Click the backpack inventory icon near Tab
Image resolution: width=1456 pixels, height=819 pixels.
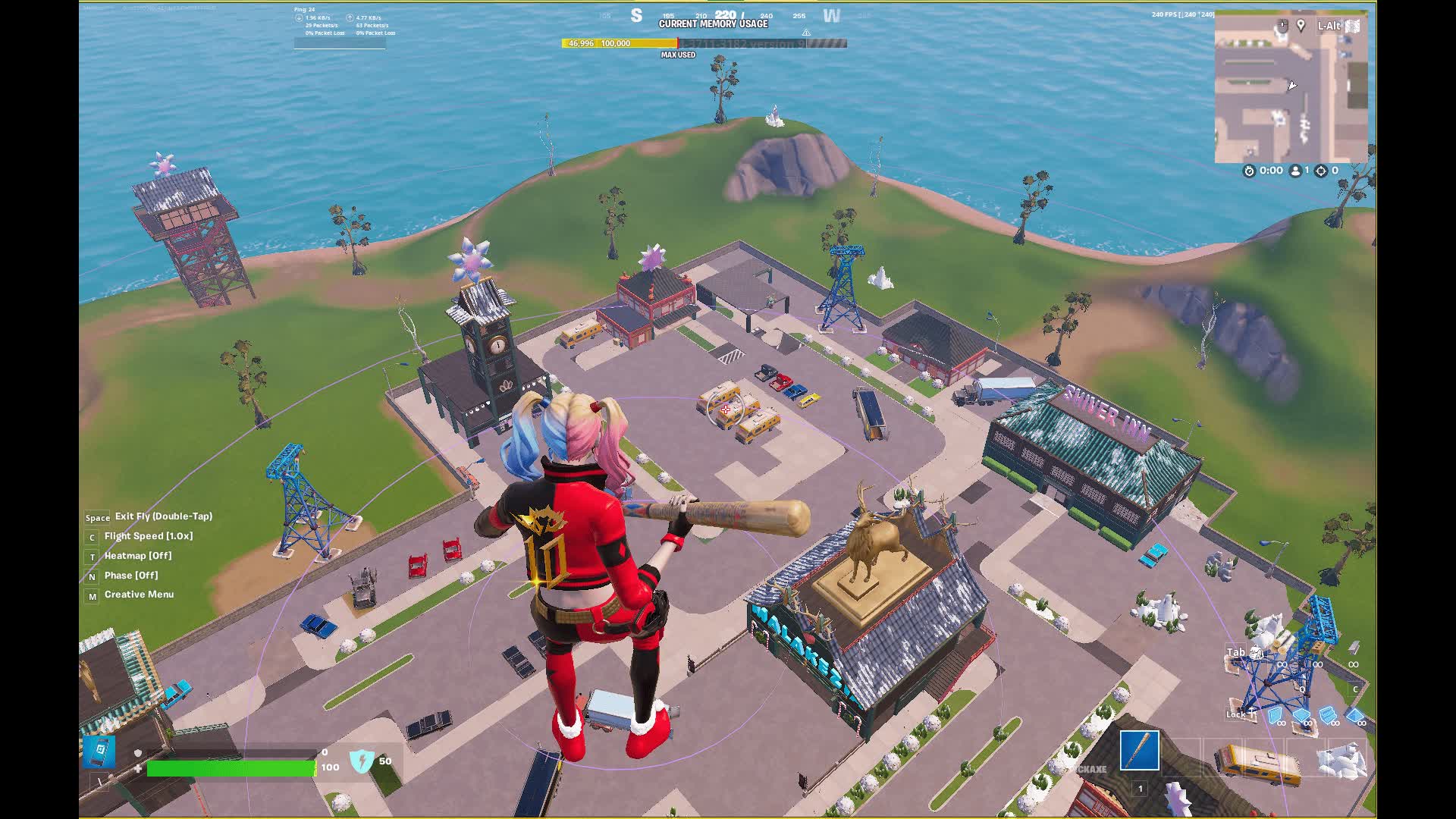click(1256, 652)
